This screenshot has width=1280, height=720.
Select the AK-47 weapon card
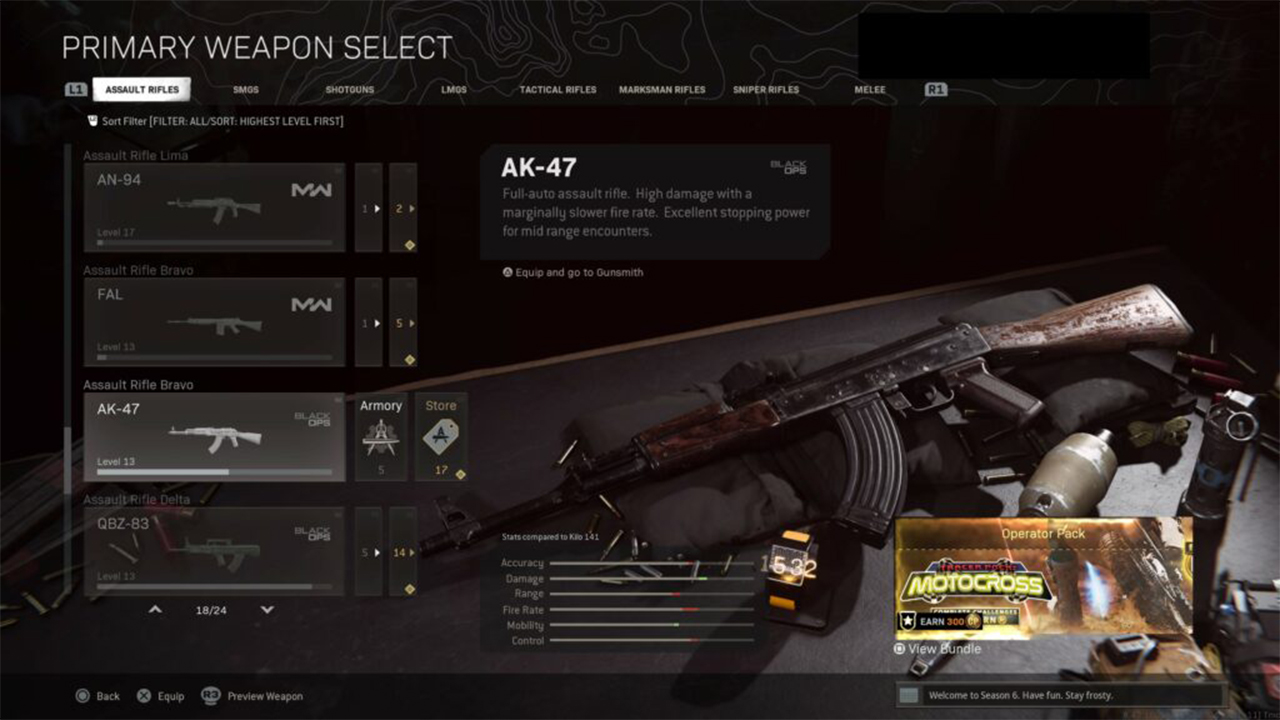214,437
